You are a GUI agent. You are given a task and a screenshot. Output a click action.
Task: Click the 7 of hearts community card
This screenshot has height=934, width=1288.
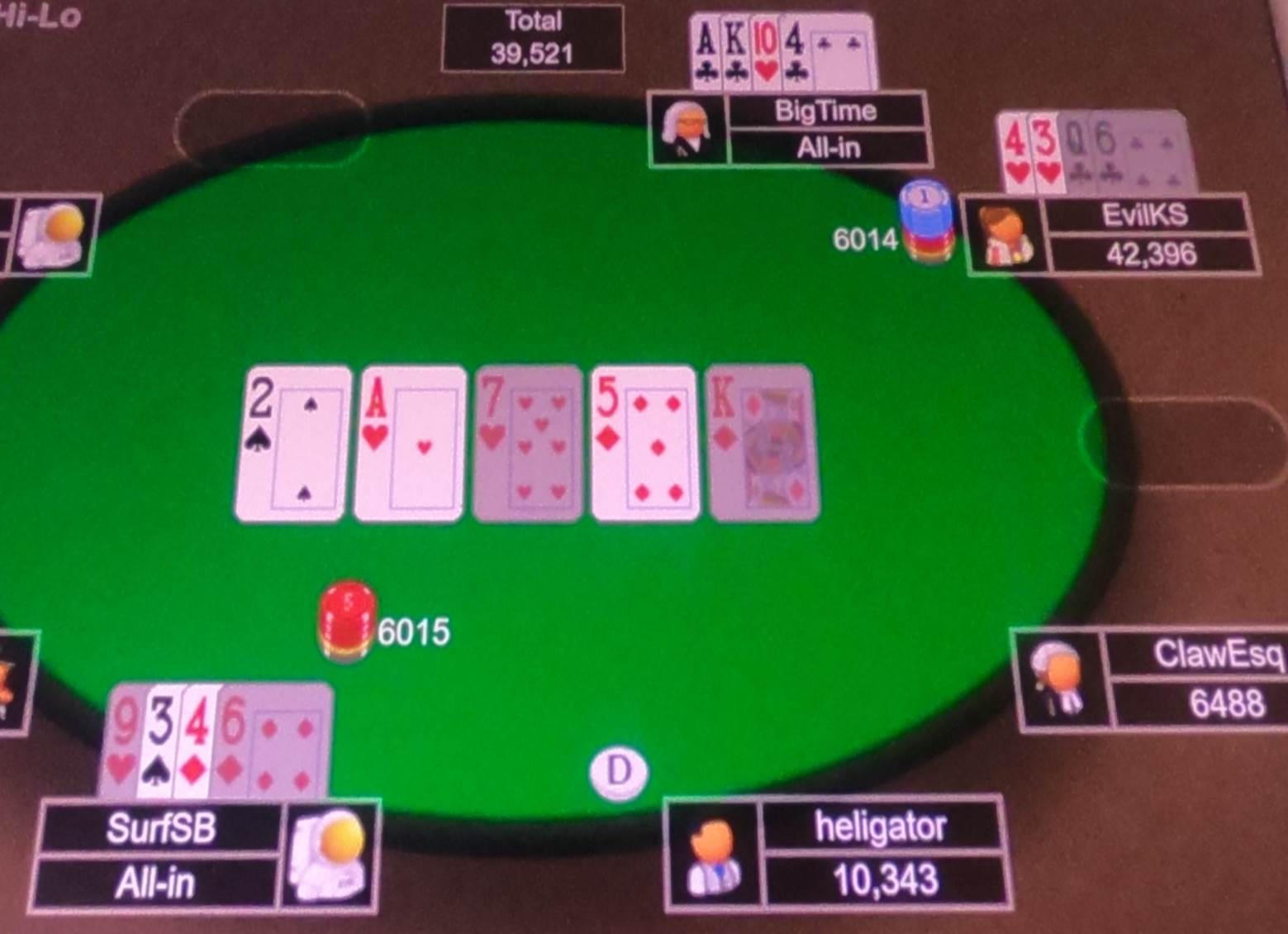[x=527, y=441]
